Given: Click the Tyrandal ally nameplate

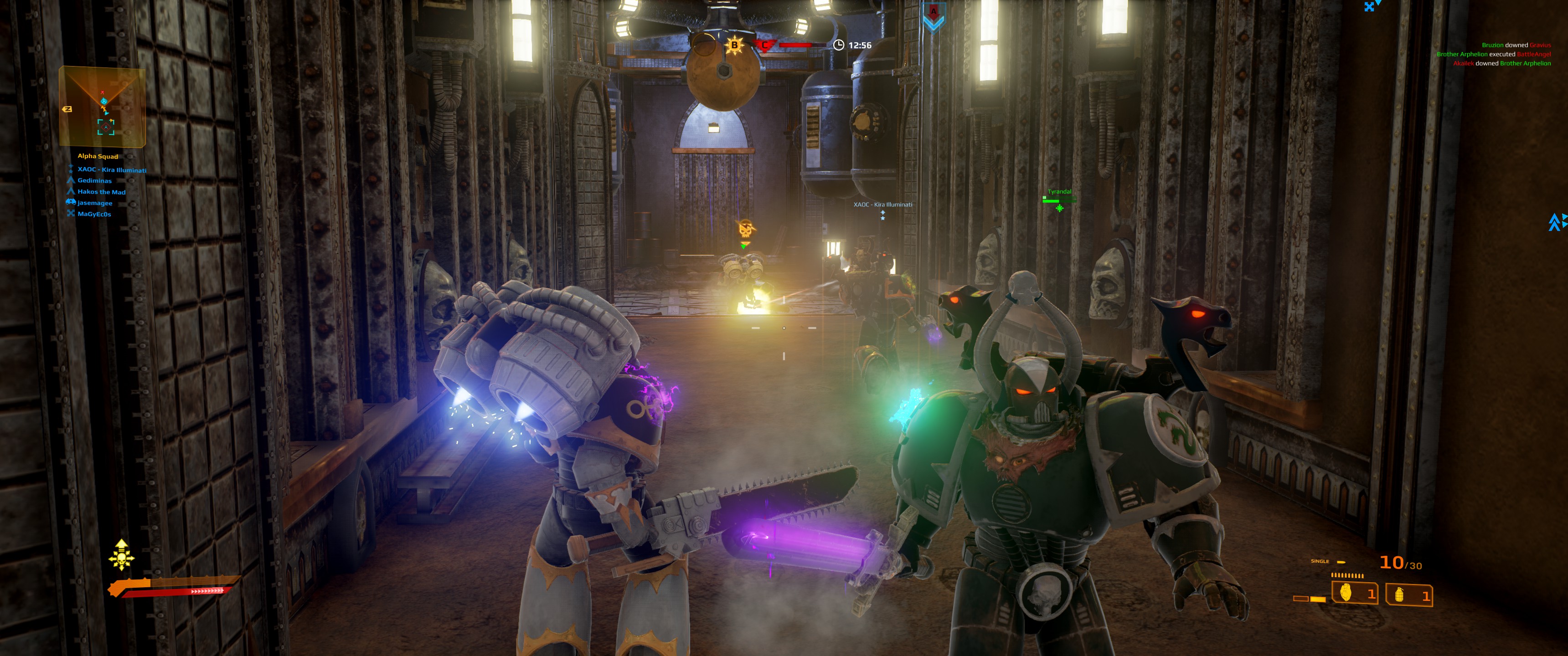Looking at the screenshot, I should [1059, 192].
